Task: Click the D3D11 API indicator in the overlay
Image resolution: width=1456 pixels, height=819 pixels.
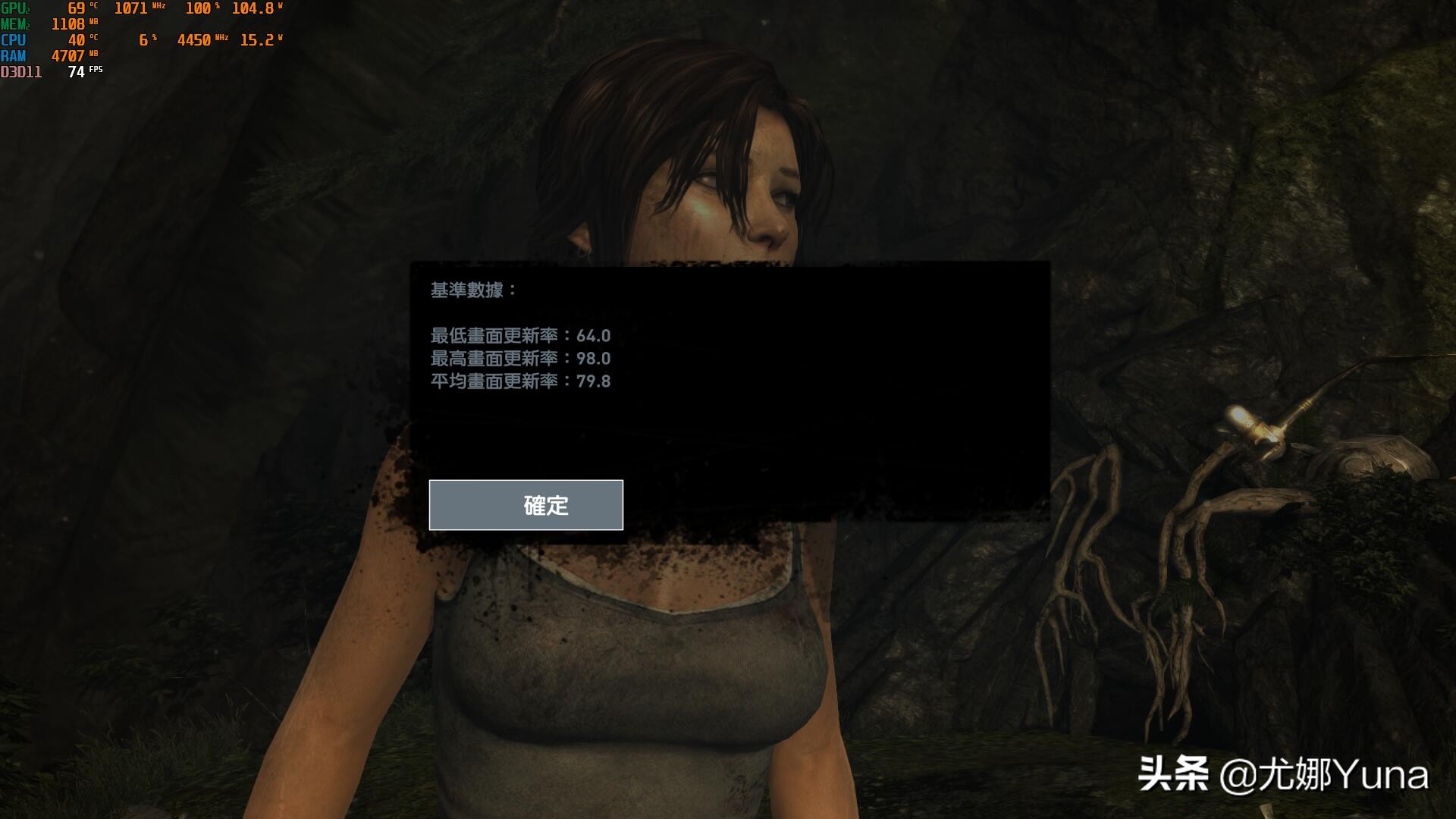Action: (20, 71)
